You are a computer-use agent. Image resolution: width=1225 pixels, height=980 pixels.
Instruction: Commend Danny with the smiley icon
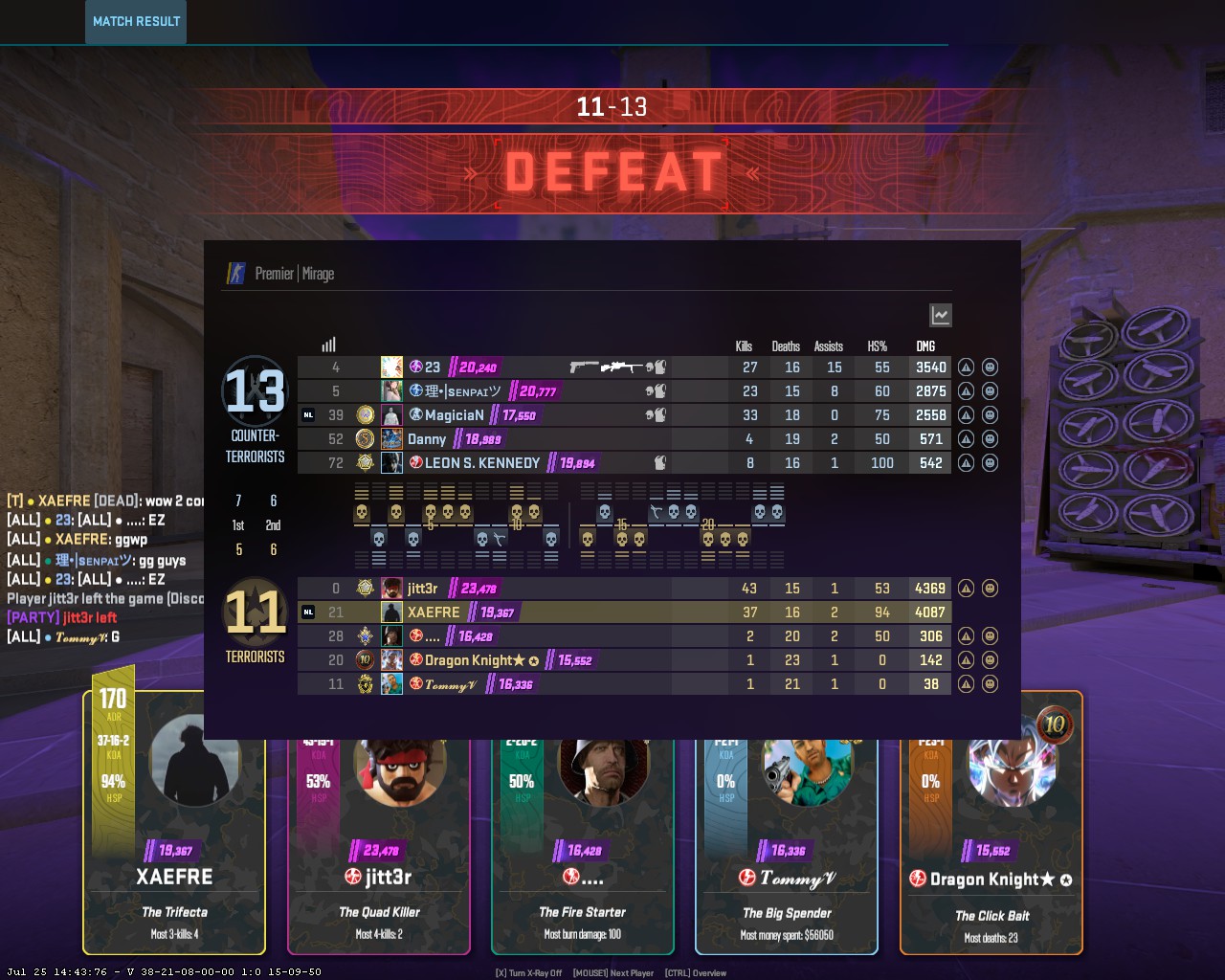[x=990, y=439]
